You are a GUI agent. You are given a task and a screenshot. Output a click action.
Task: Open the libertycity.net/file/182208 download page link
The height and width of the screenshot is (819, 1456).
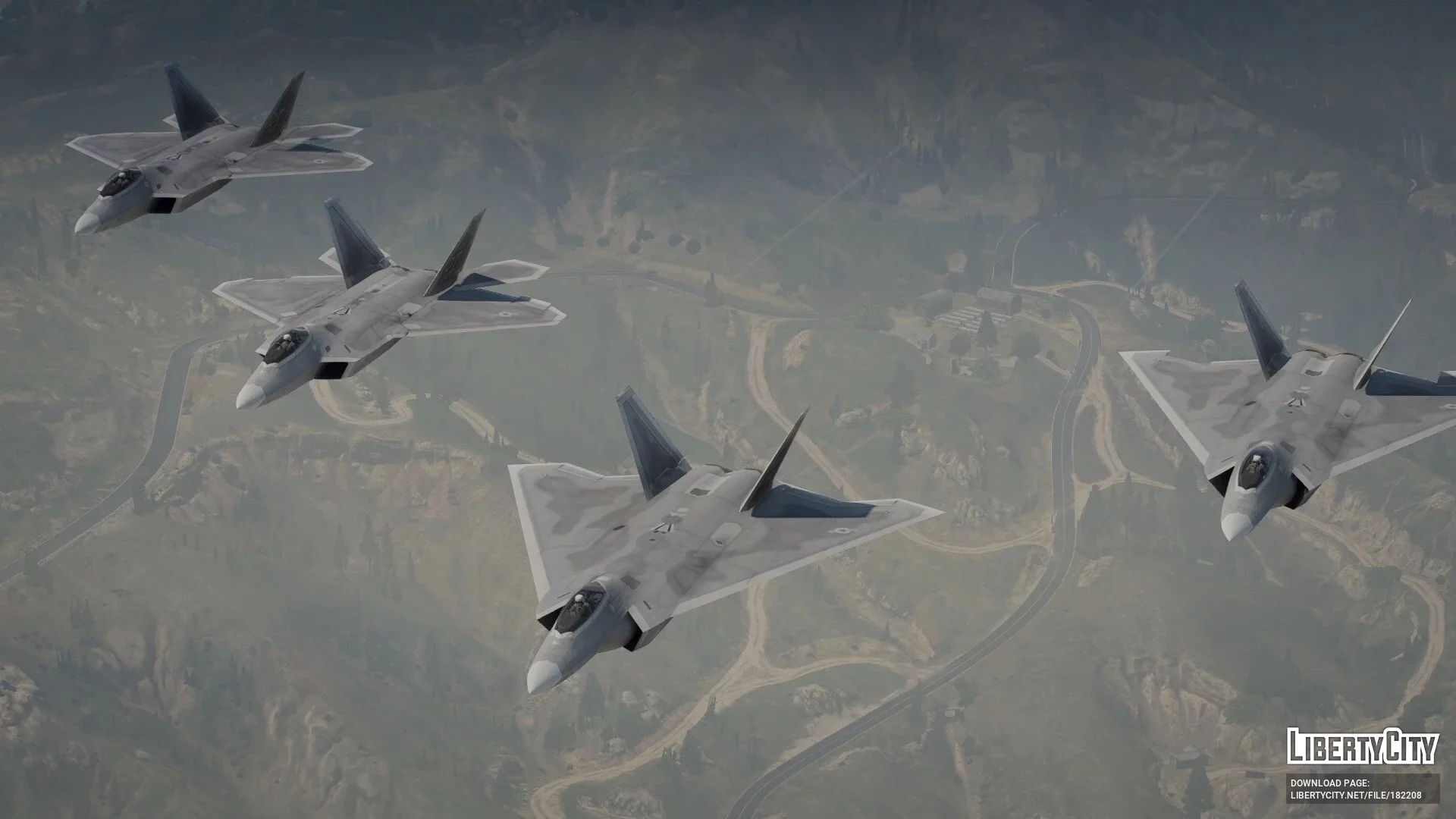1355,795
